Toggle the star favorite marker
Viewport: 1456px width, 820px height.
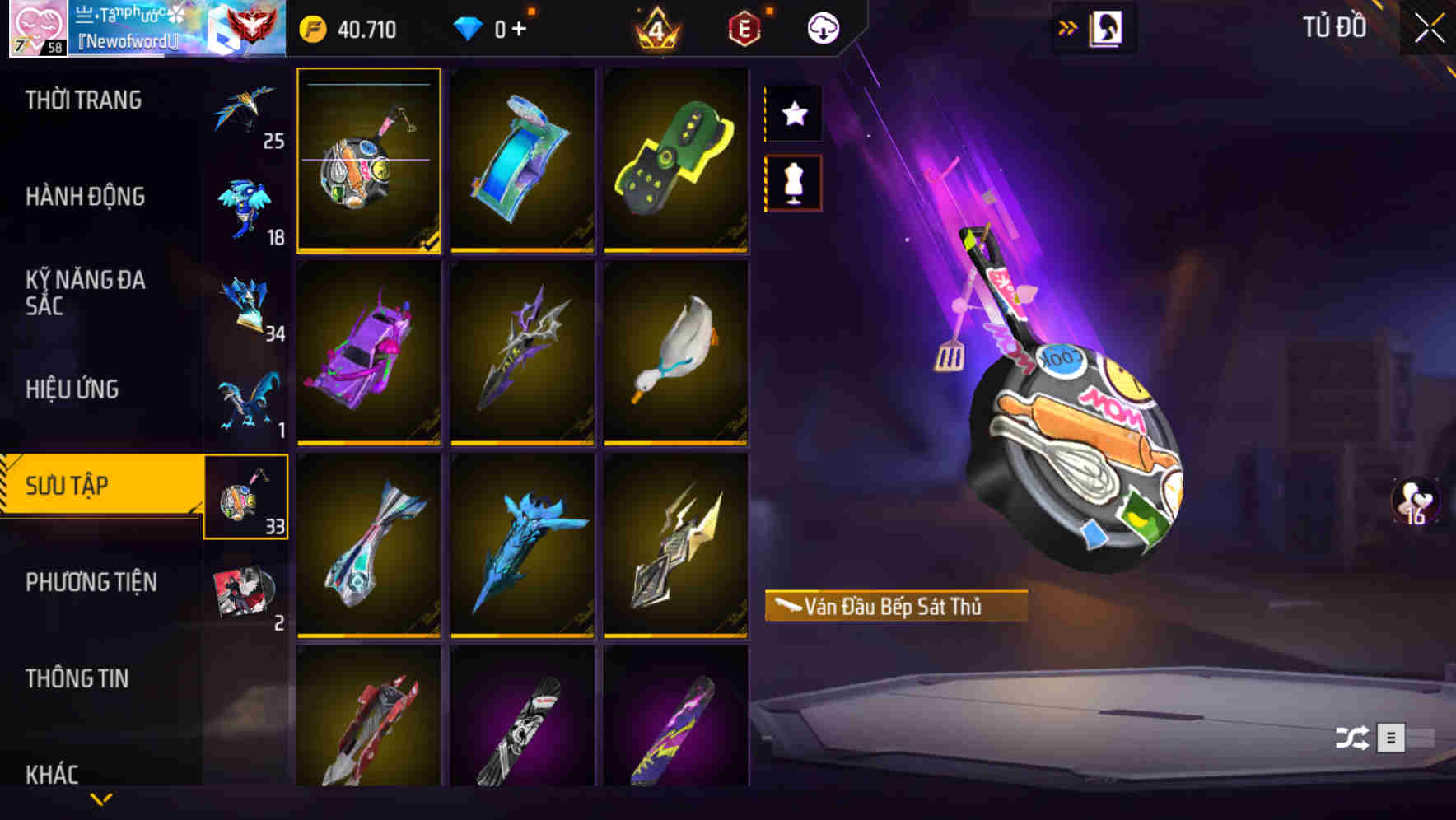pos(793,114)
